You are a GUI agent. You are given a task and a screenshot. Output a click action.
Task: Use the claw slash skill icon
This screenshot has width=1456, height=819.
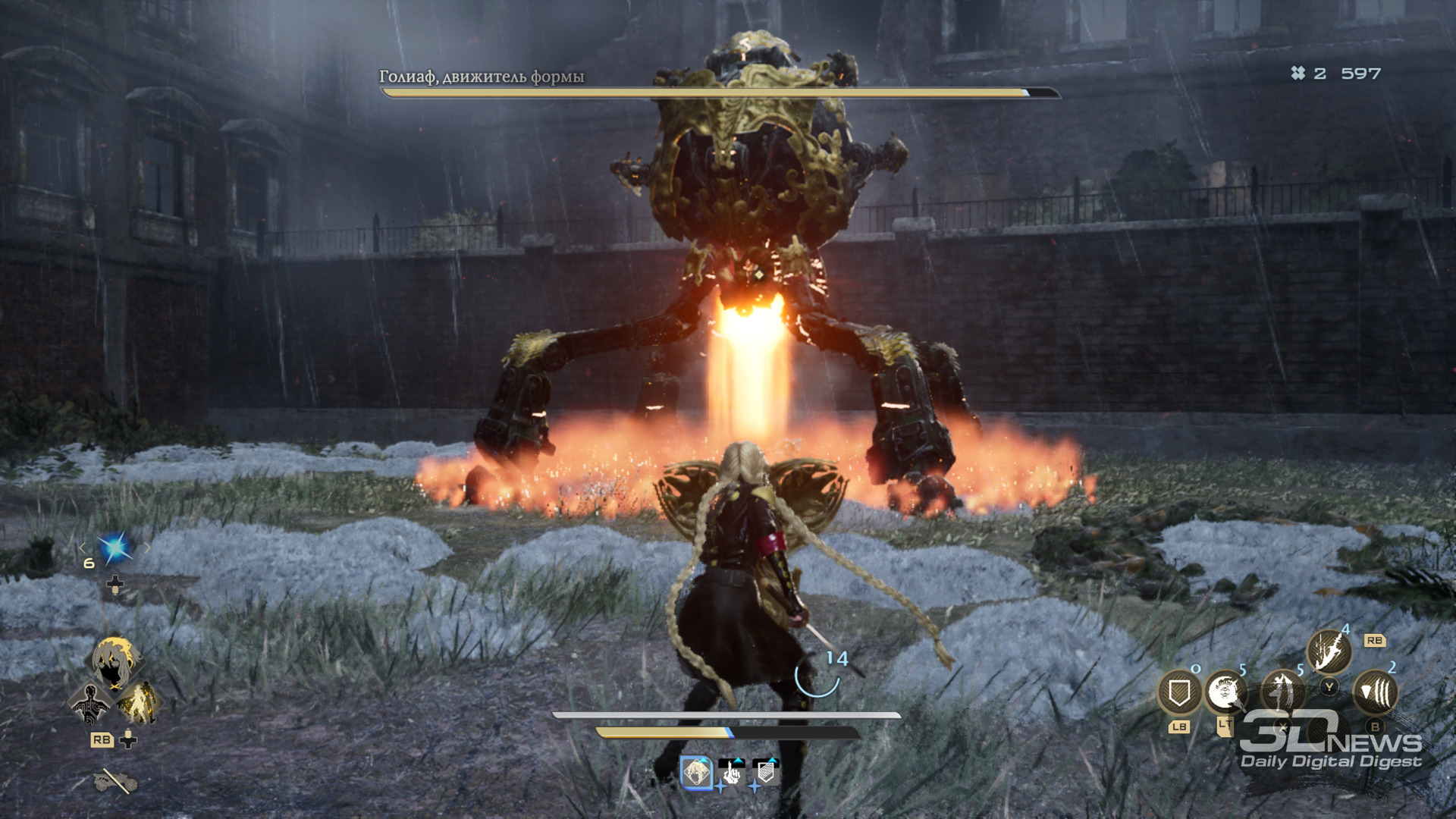click(1375, 692)
